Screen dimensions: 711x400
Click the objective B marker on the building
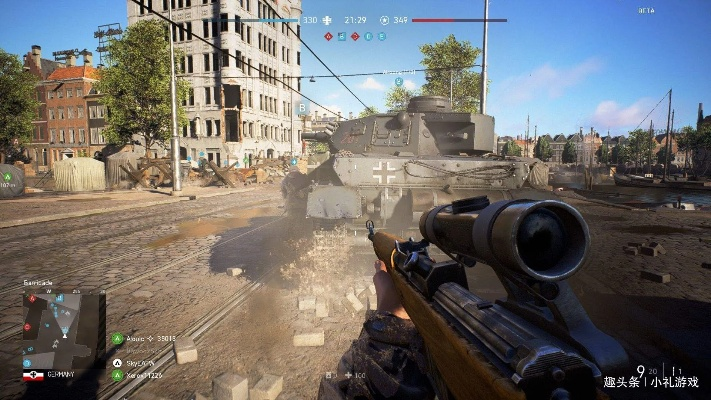pos(302,107)
